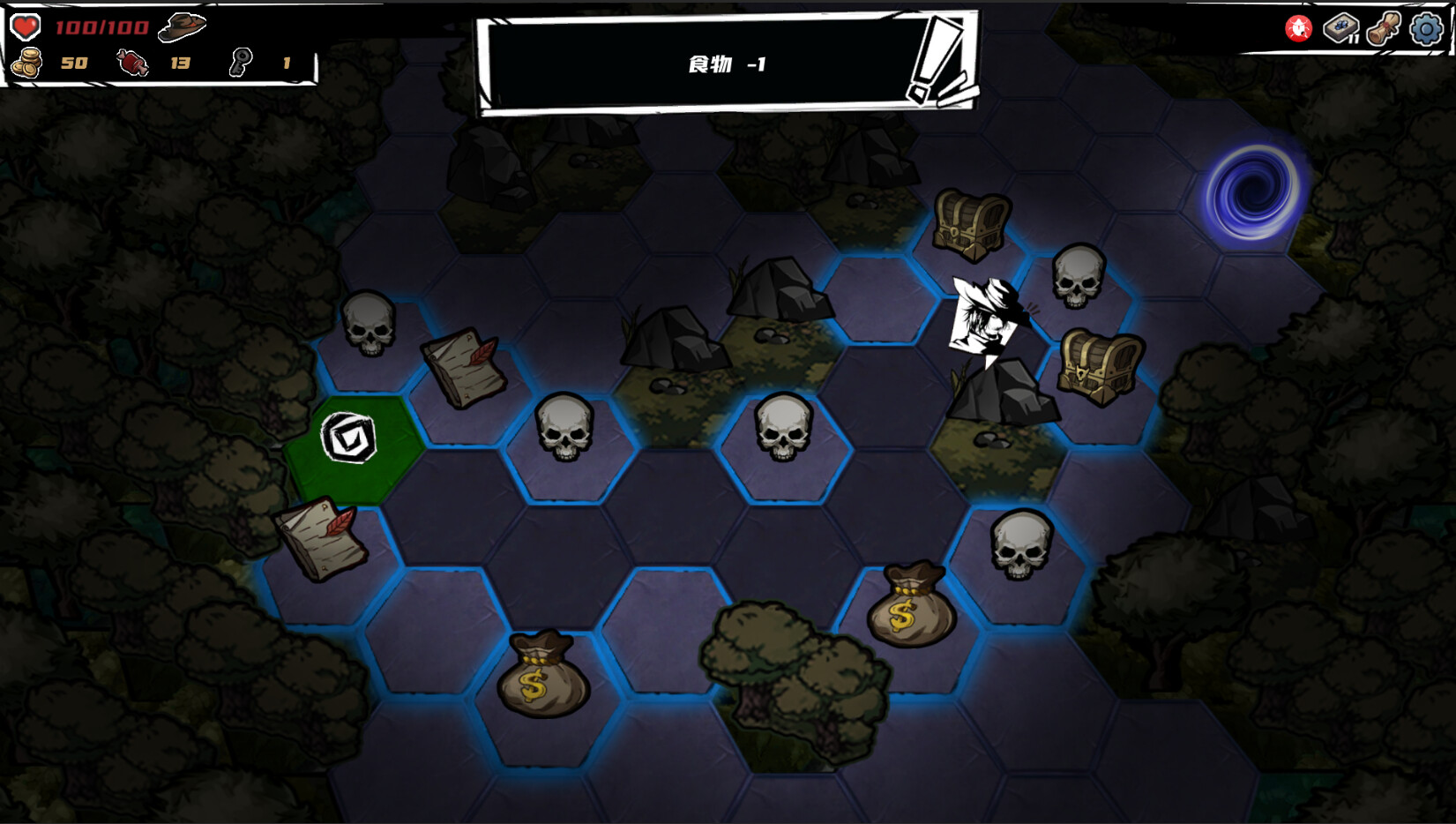Click the heart icon next to 100/100
This screenshot has height=824, width=1456.
pos(26,26)
